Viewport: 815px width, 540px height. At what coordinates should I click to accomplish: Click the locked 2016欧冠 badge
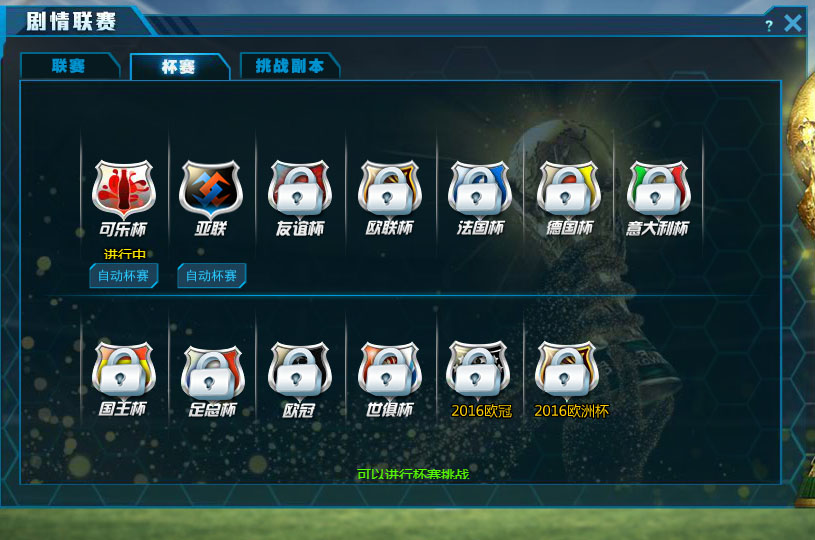(x=480, y=369)
